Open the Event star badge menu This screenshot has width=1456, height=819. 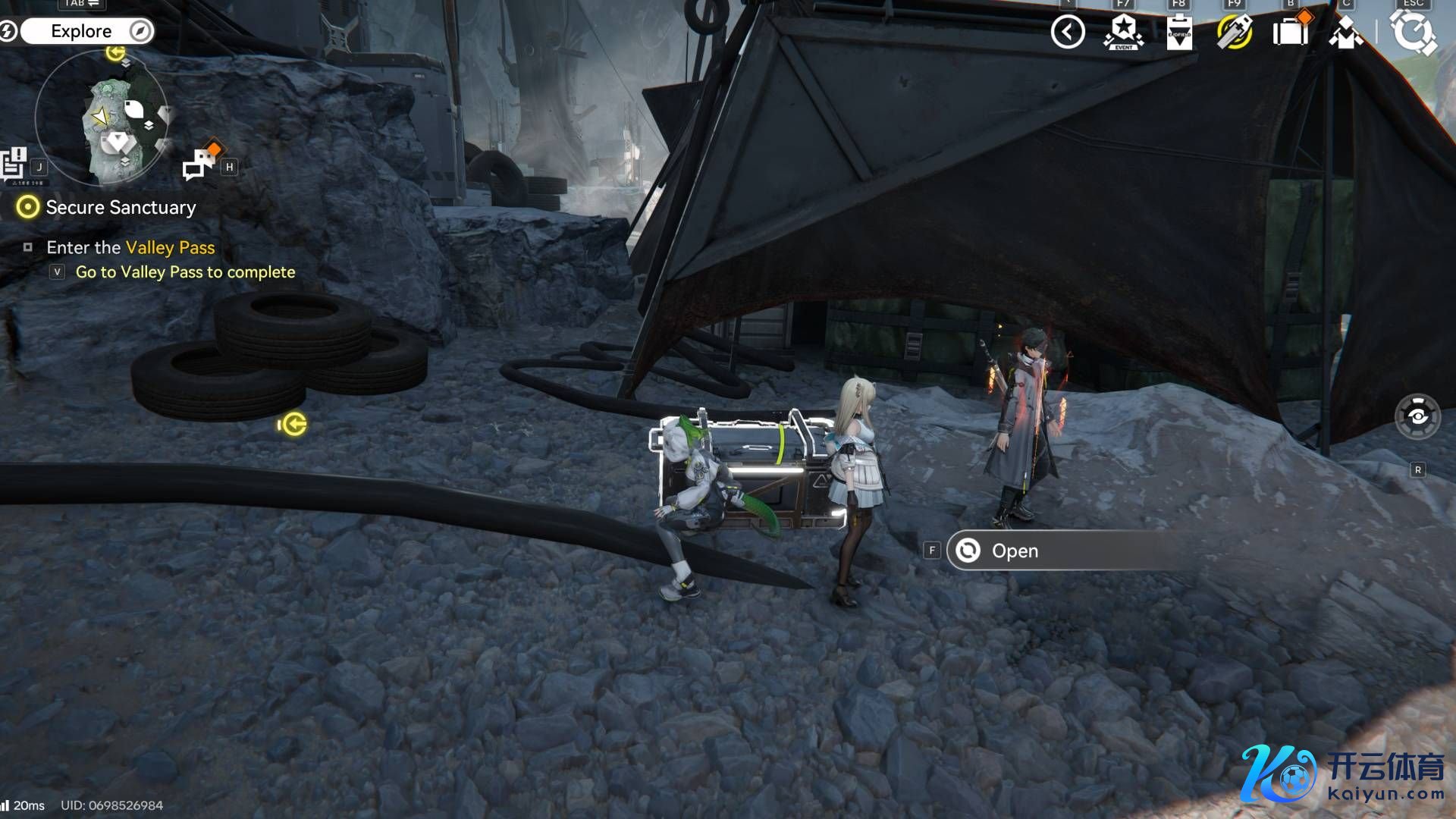pos(1123,33)
